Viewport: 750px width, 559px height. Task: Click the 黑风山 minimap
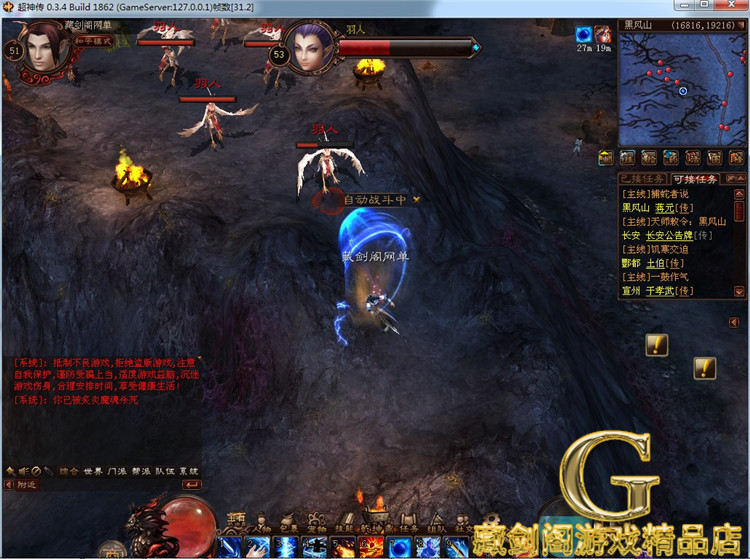point(682,90)
